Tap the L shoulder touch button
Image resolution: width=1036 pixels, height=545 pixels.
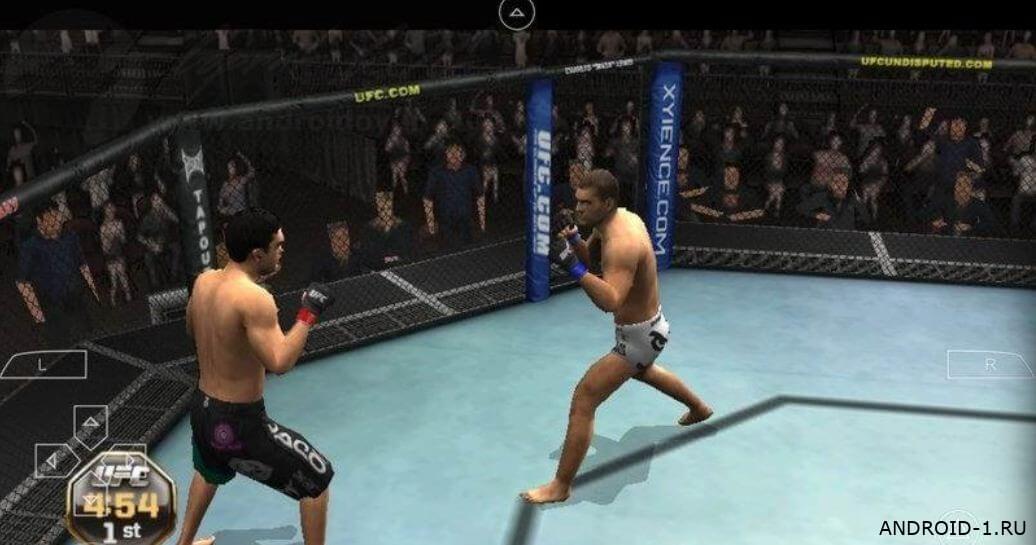(43, 364)
